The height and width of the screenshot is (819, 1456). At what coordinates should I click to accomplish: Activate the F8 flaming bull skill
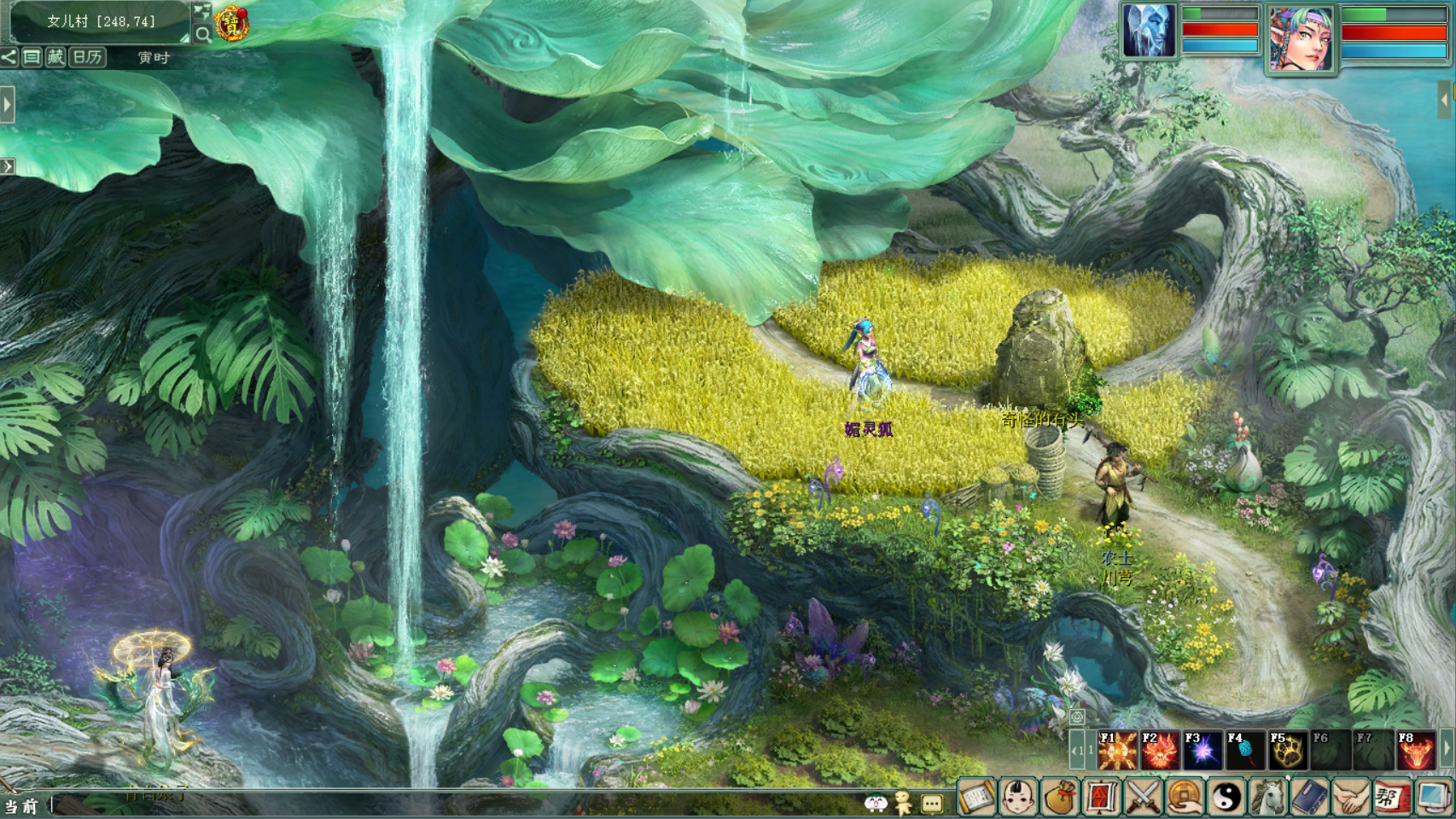point(1416,751)
